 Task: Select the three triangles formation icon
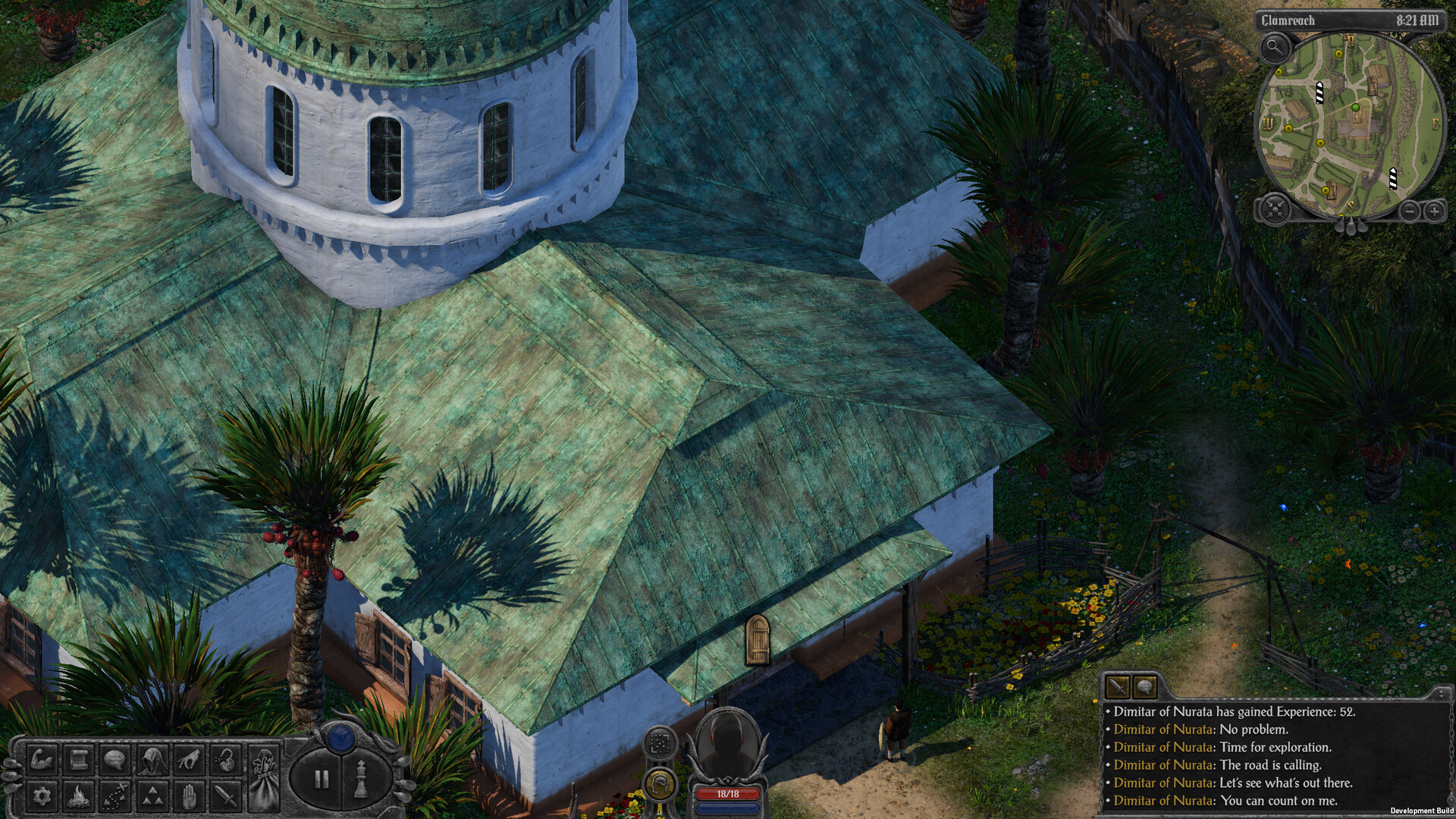[x=152, y=796]
